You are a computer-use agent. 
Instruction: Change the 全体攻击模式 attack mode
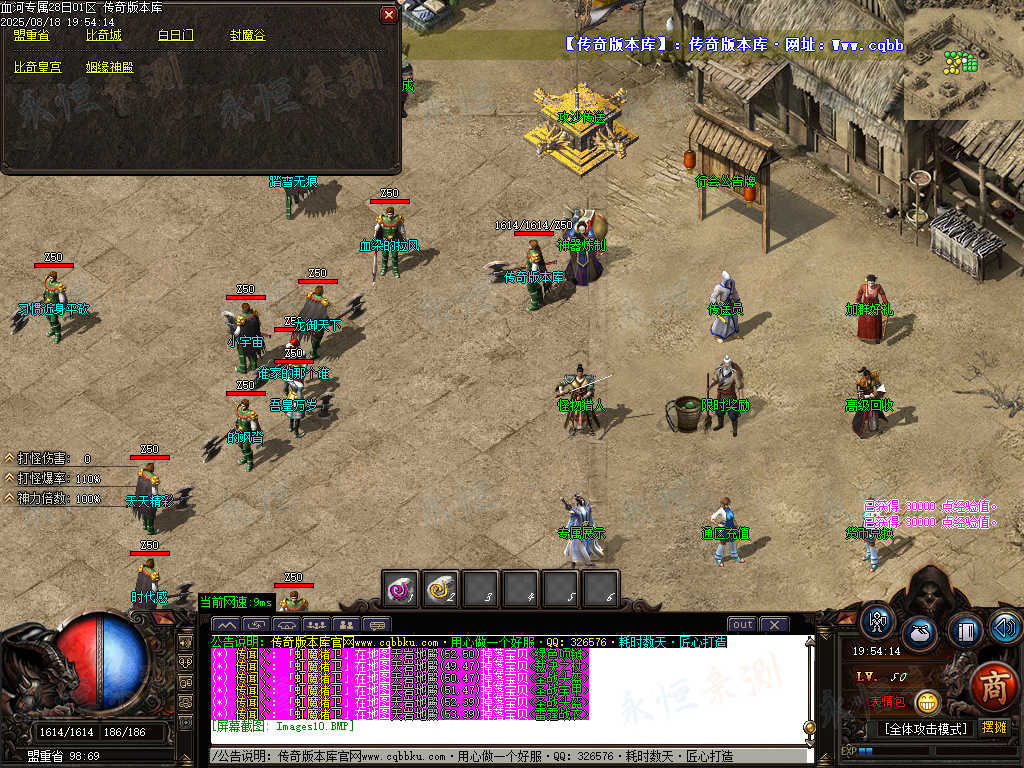click(x=926, y=729)
